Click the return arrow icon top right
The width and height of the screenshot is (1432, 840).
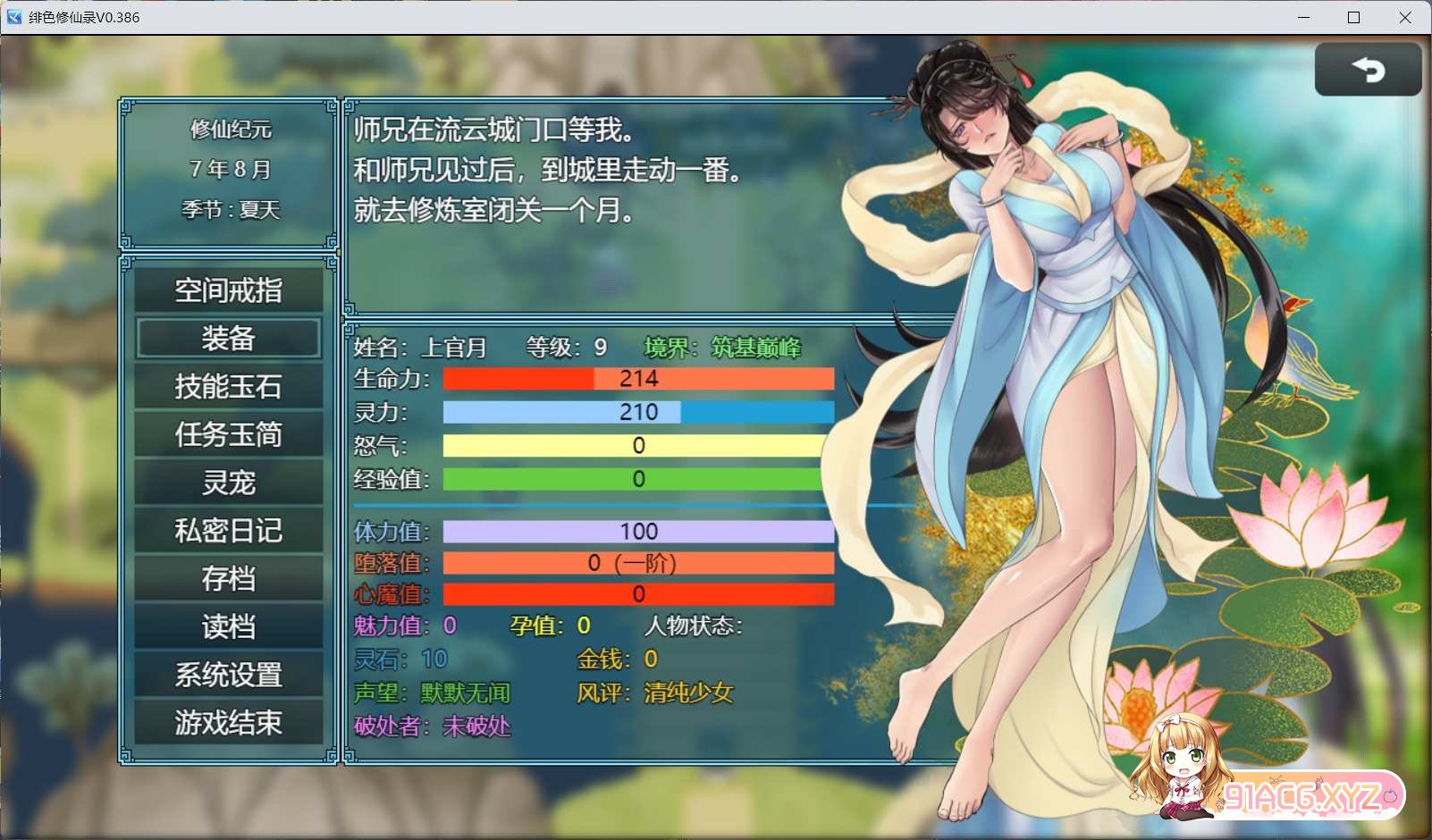1369,69
